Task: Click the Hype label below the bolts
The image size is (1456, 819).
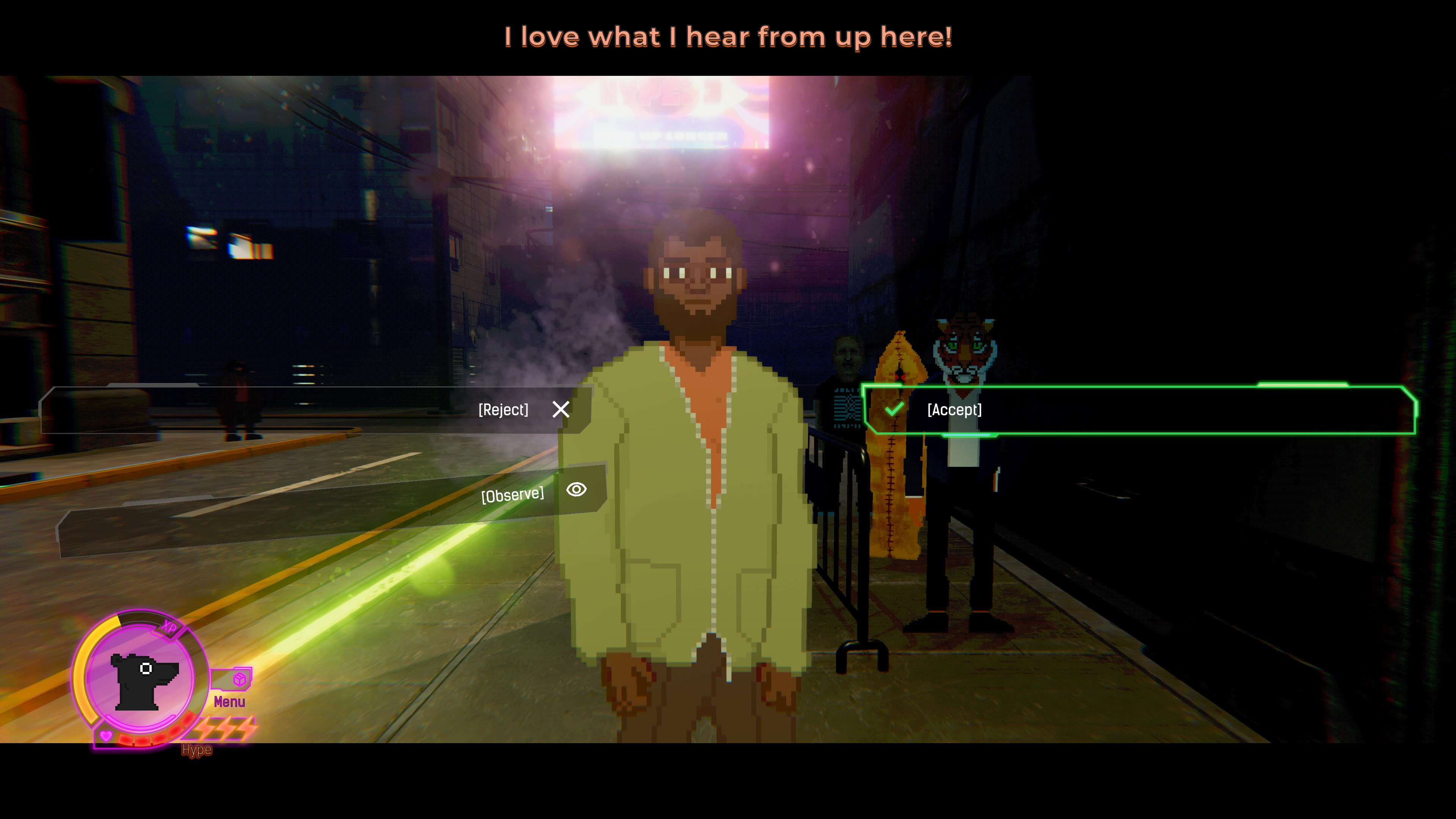Action: tap(197, 750)
